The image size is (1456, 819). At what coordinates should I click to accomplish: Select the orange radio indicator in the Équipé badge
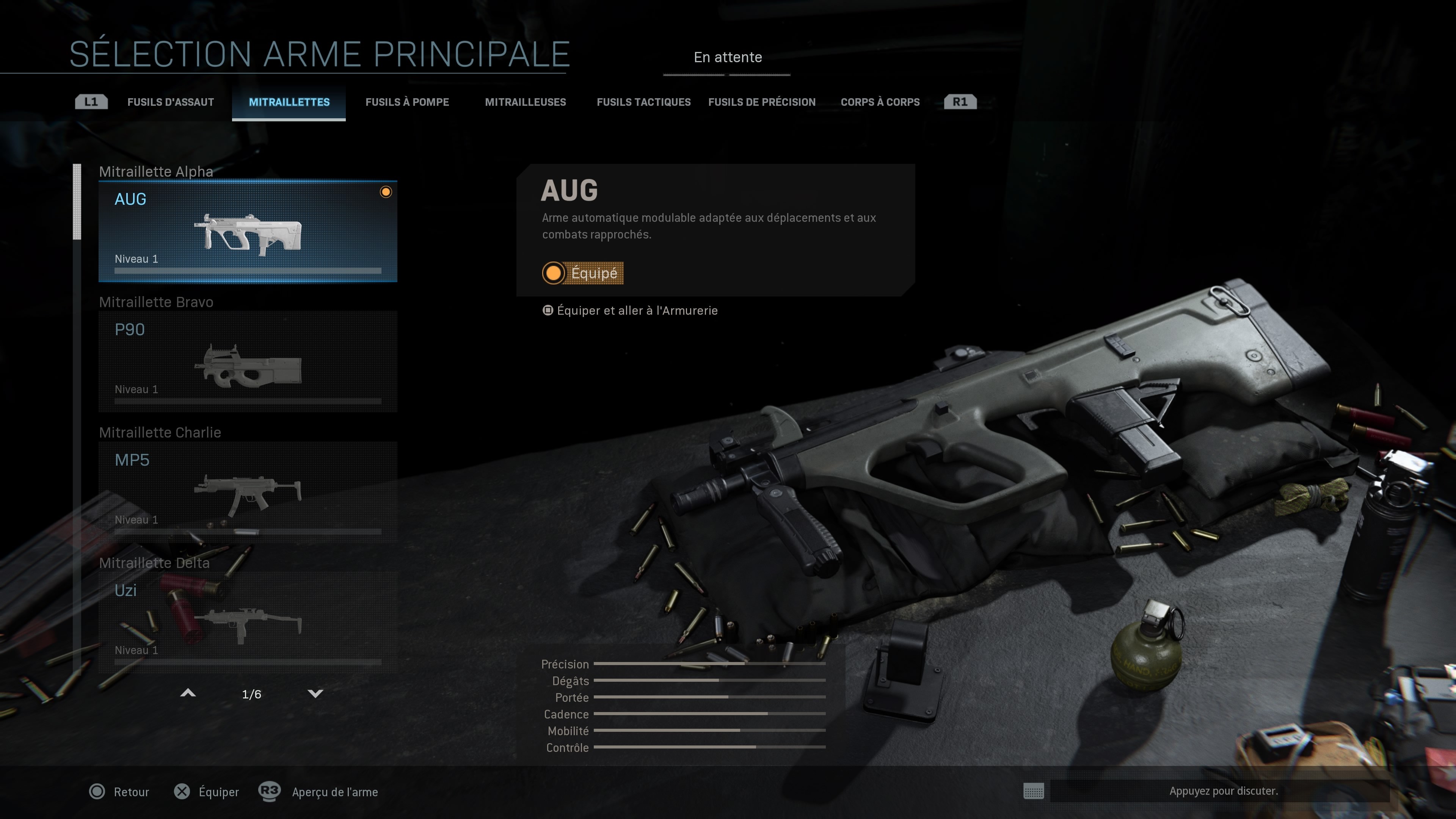(553, 273)
